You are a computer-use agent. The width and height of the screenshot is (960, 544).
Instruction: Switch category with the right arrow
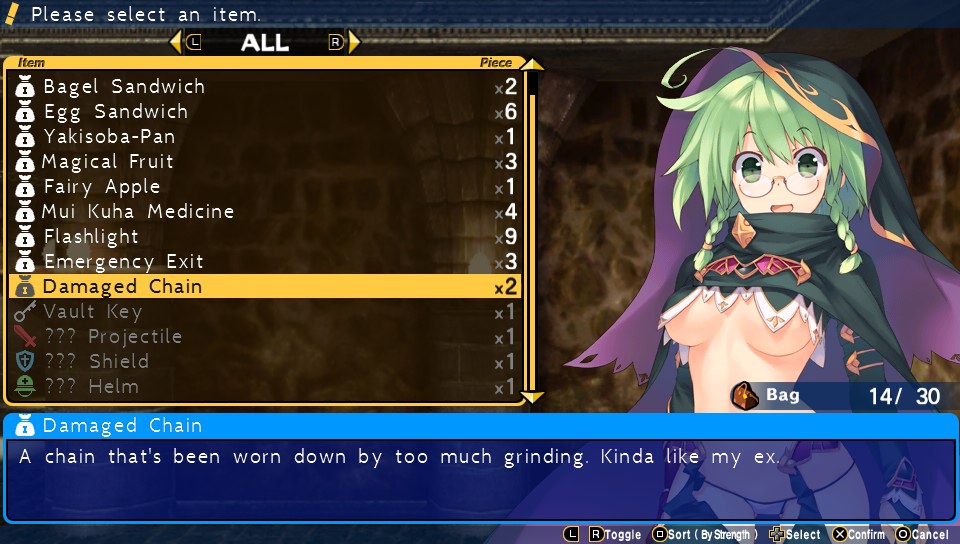coord(352,42)
